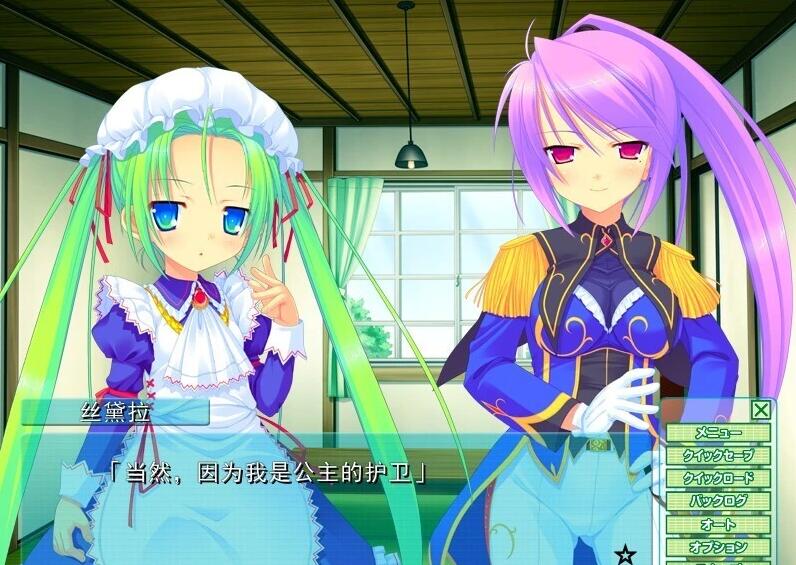Activate オート auto-advance mode
This screenshot has width=796, height=565.
click(718, 524)
